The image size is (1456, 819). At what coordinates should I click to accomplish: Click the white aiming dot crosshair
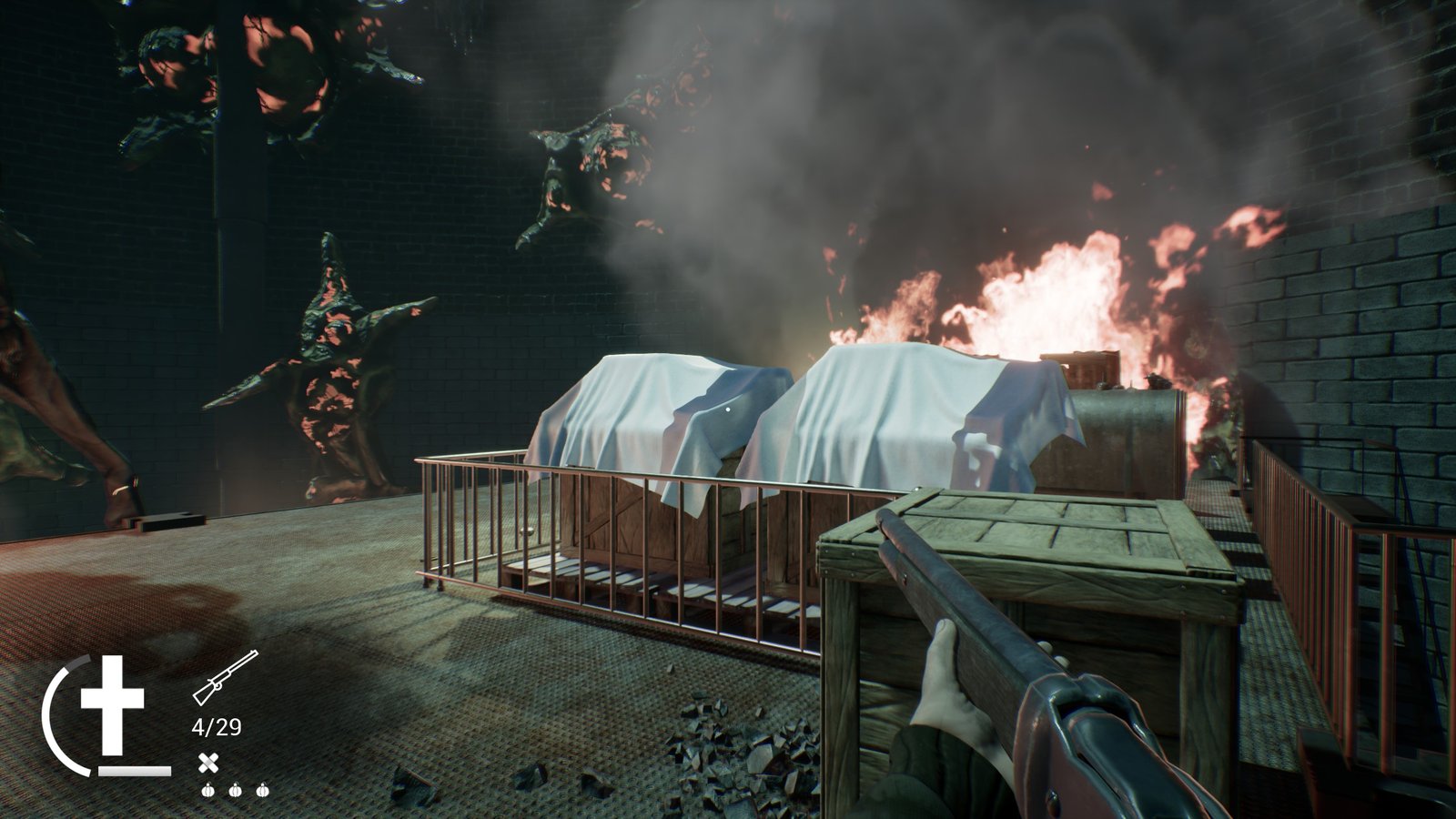point(726,409)
